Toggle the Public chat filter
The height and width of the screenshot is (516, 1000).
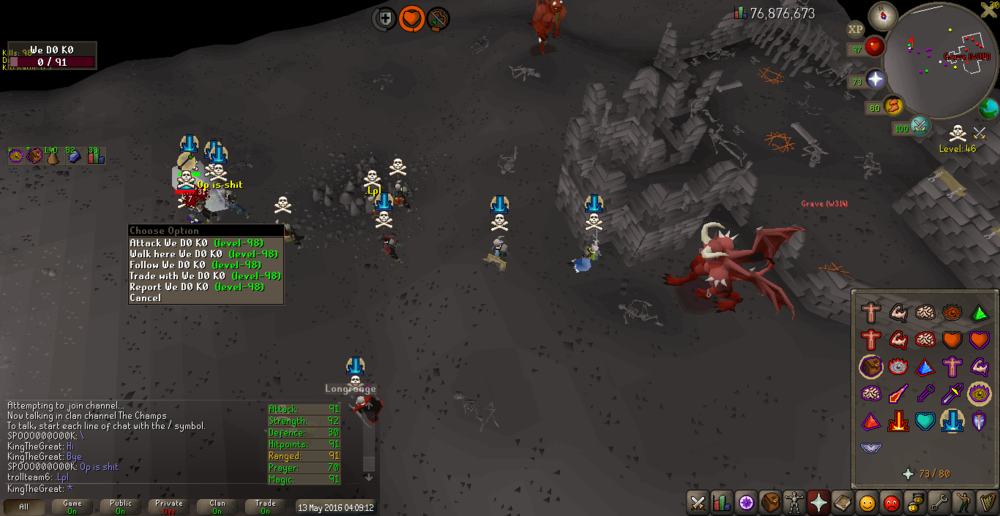click(x=120, y=507)
